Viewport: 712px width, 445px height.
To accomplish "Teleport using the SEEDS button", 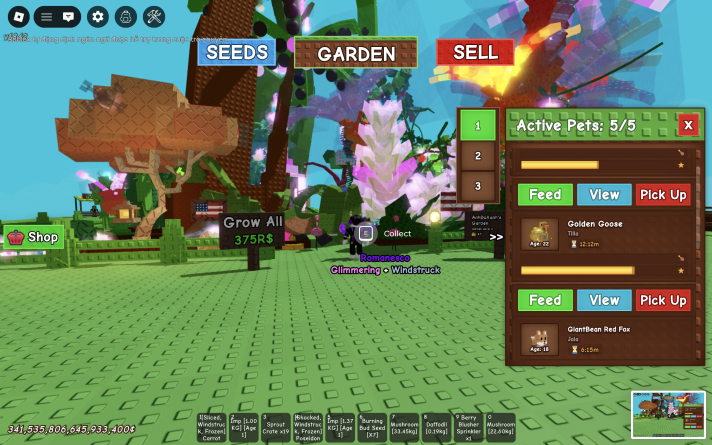I will coord(236,52).
